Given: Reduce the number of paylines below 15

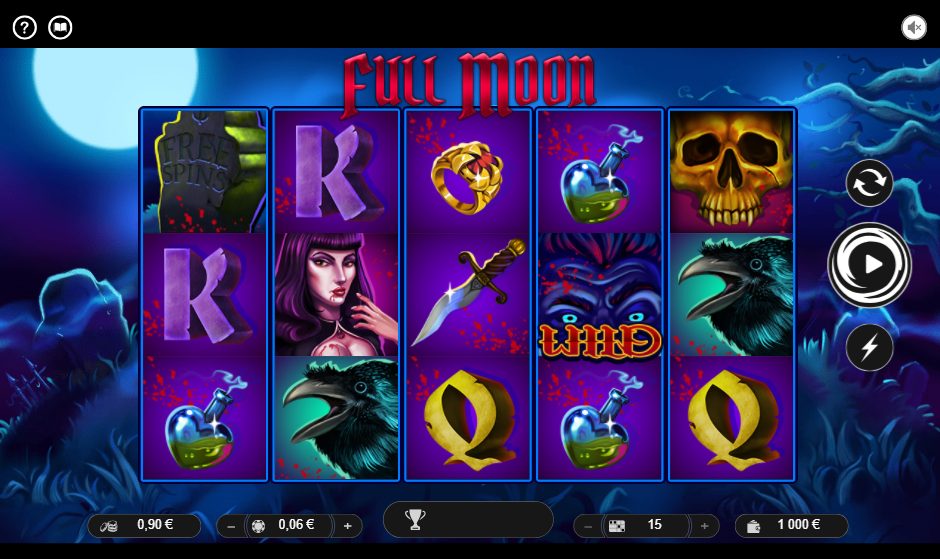Looking at the screenshot, I should coord(588,525).
